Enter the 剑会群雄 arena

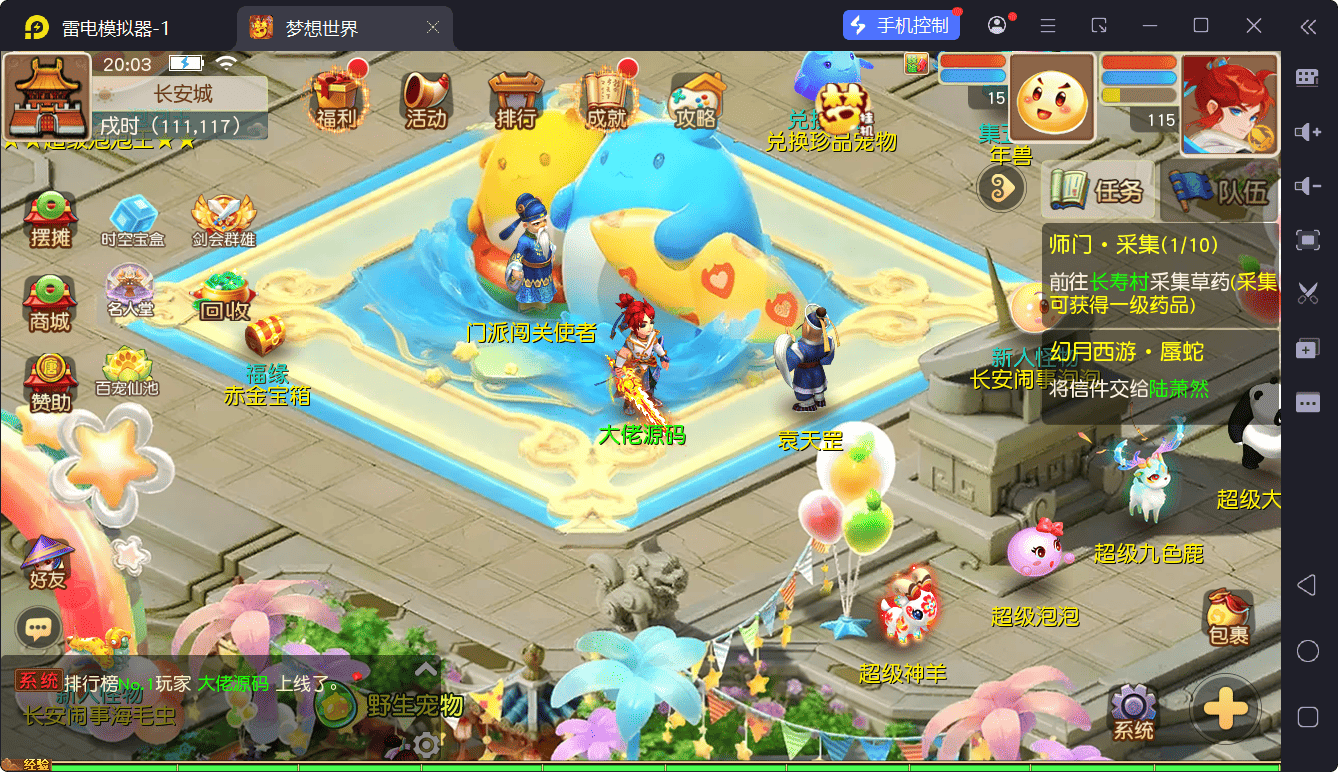click(x=223, y=220)
